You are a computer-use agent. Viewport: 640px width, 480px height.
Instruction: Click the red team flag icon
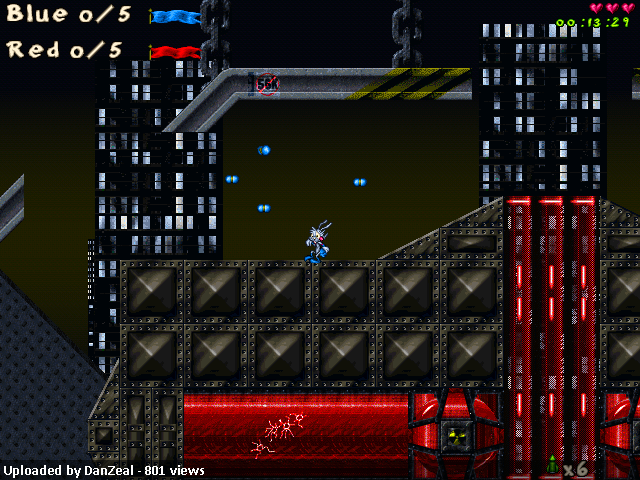click(175, 51)
